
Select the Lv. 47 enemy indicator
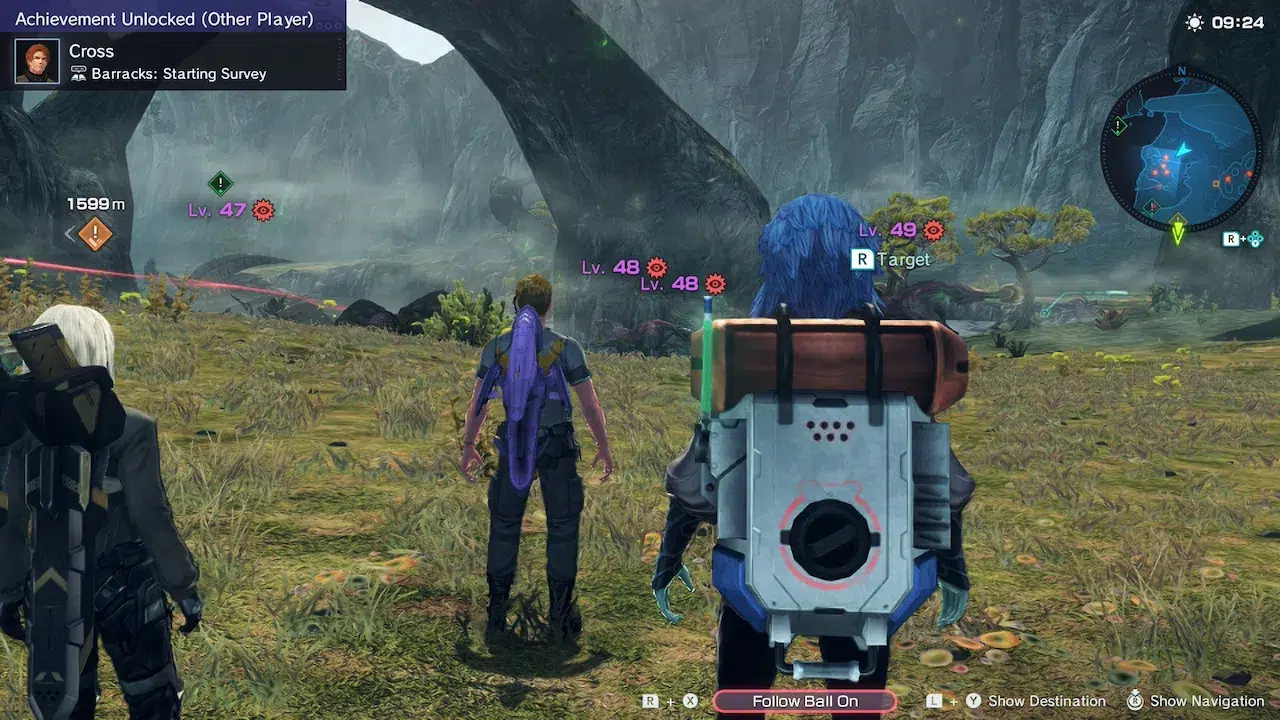tap(230, 210)
